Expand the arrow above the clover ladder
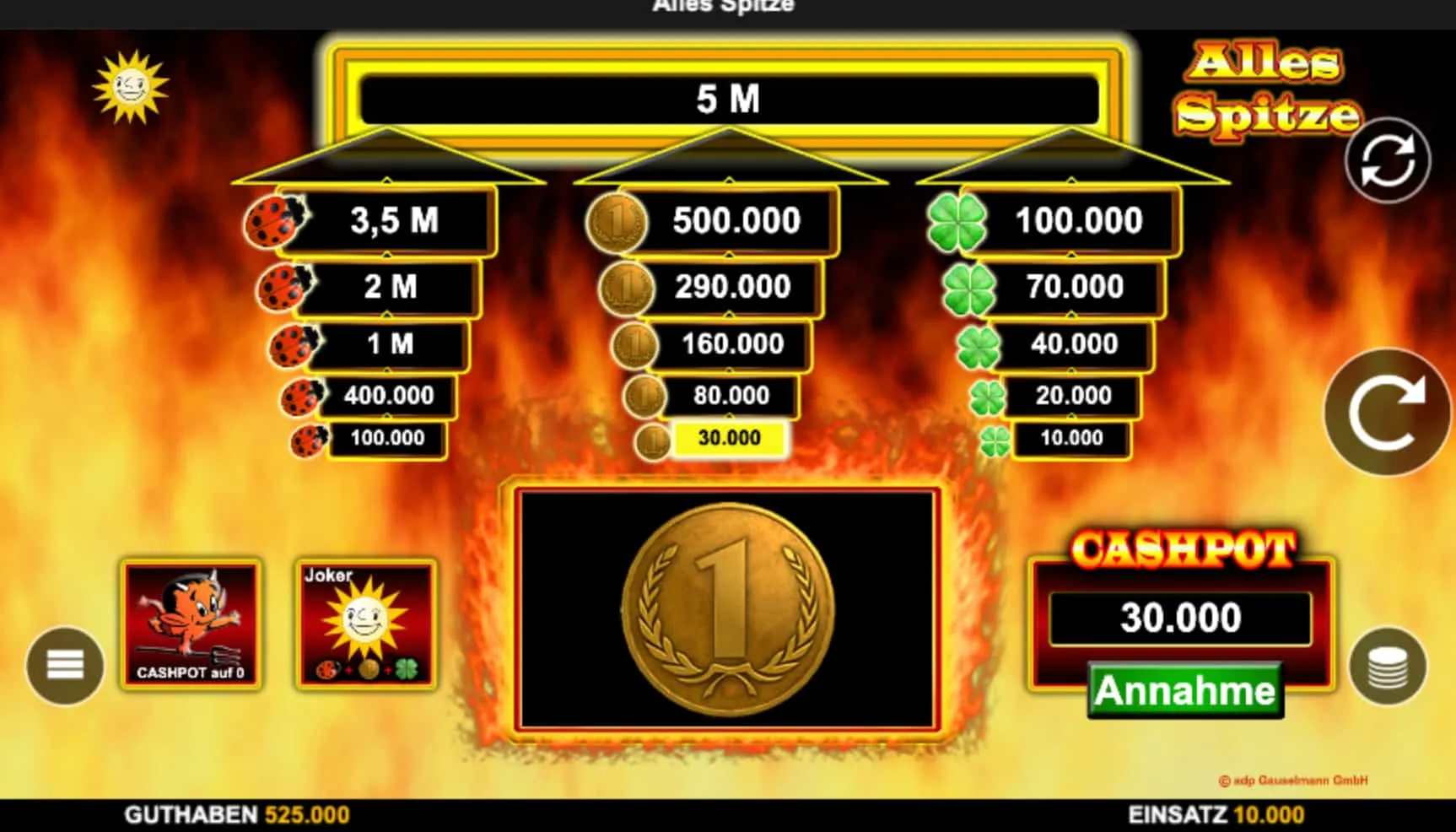 tap(1070, 156)
